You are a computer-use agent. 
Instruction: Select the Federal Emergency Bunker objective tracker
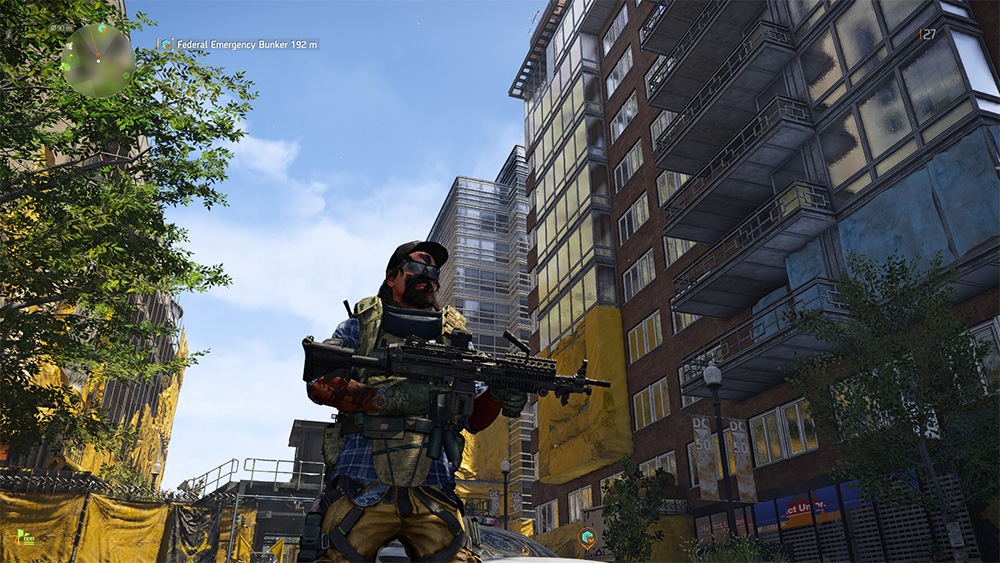pos(238,45)
